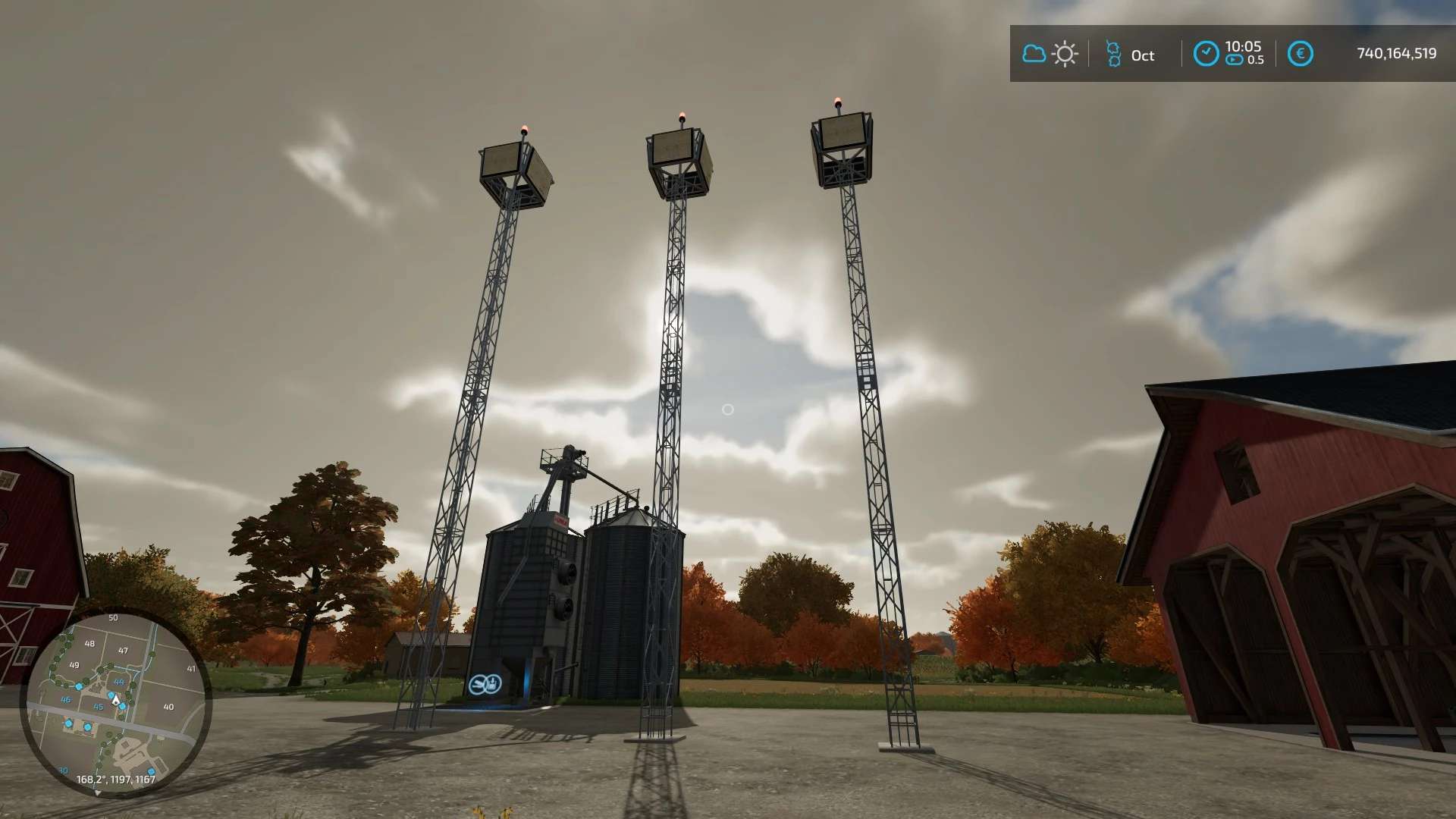The height and width of the screenshot is (819, 1456).
Task: Open the circular minimap
Action: pos(116,702)
